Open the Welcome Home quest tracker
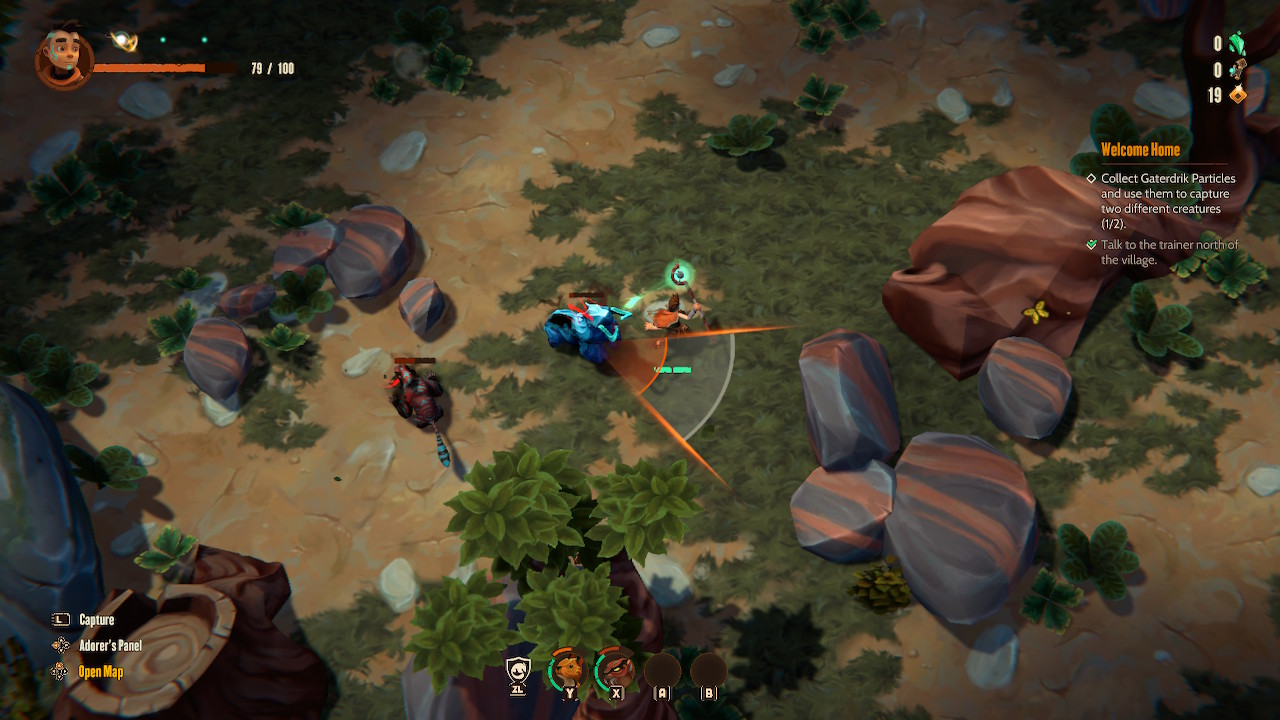Viewport: 1280px width, 720px height. click(1140, 150)
